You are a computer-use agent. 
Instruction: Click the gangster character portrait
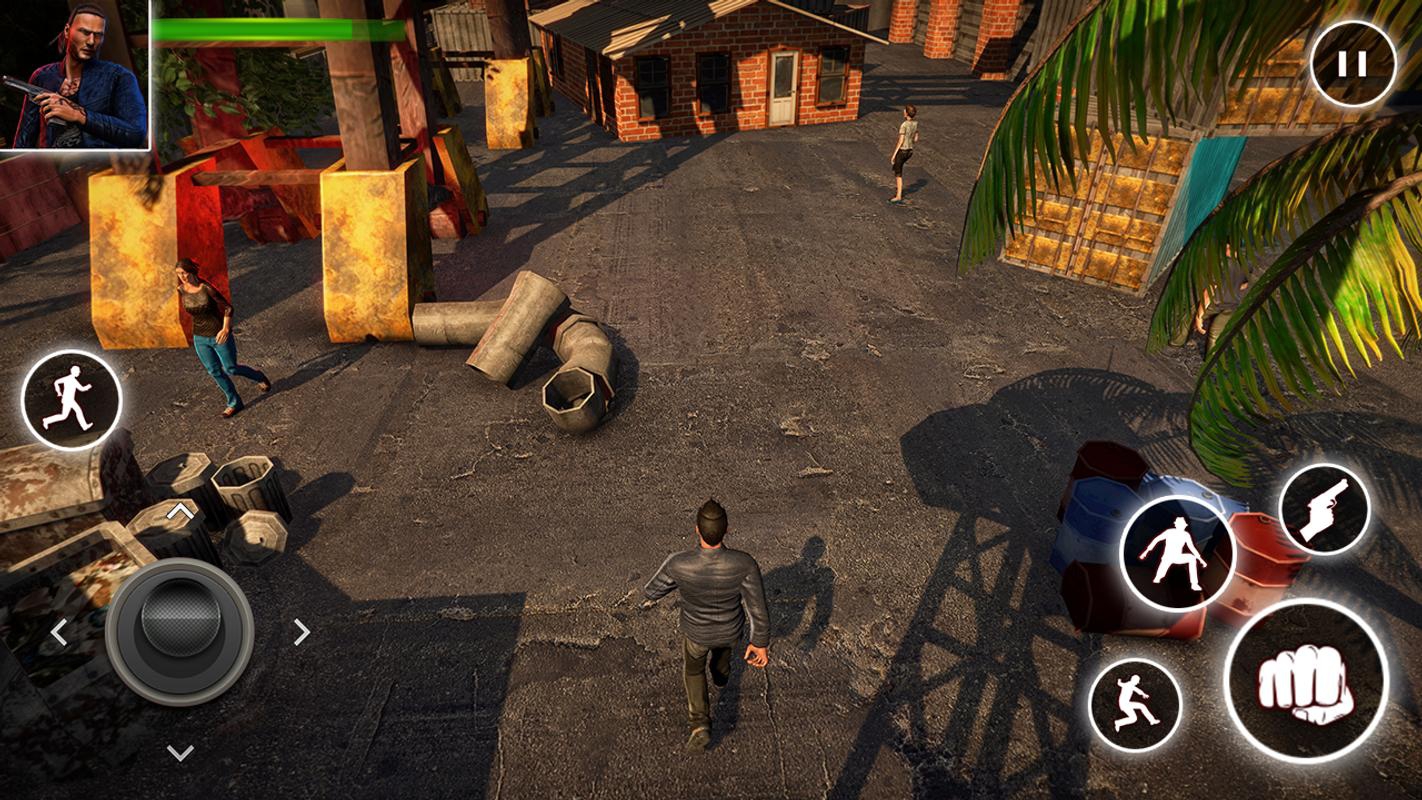coord(75,75)
